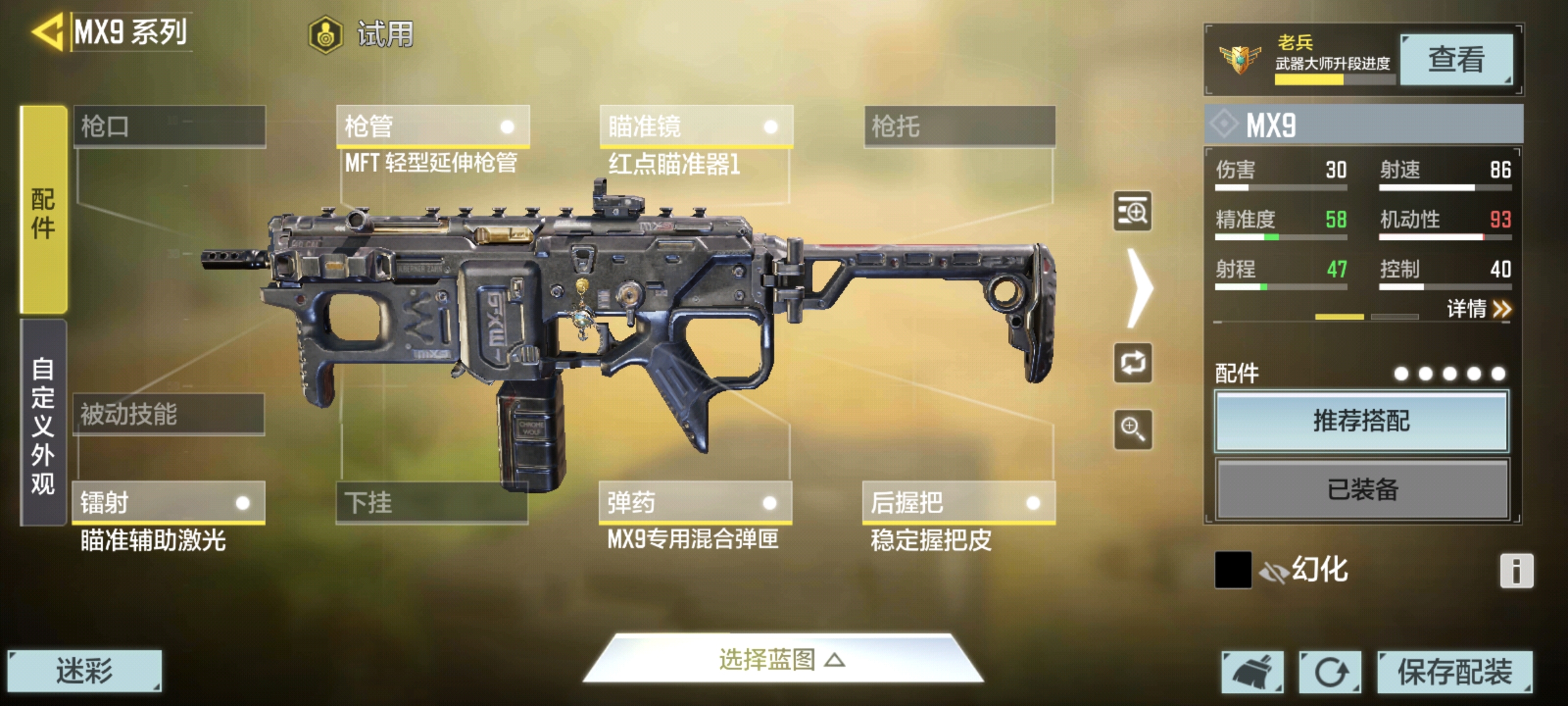Apply the 推荐搭配 recommended loadout
The width and height of the screenshot is (1568, 706).
1362,421
